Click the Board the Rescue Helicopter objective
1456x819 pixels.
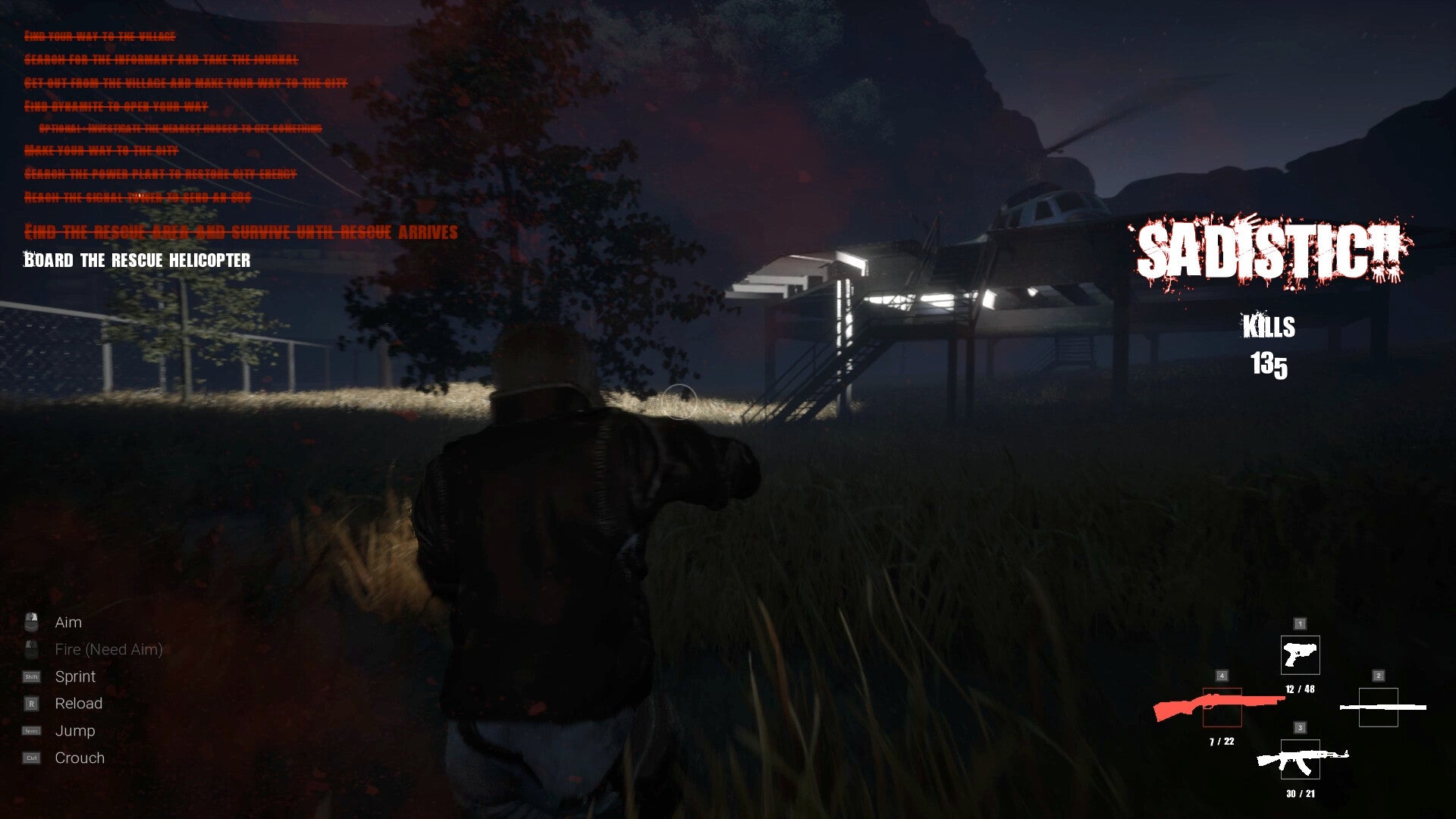(137, 260)
